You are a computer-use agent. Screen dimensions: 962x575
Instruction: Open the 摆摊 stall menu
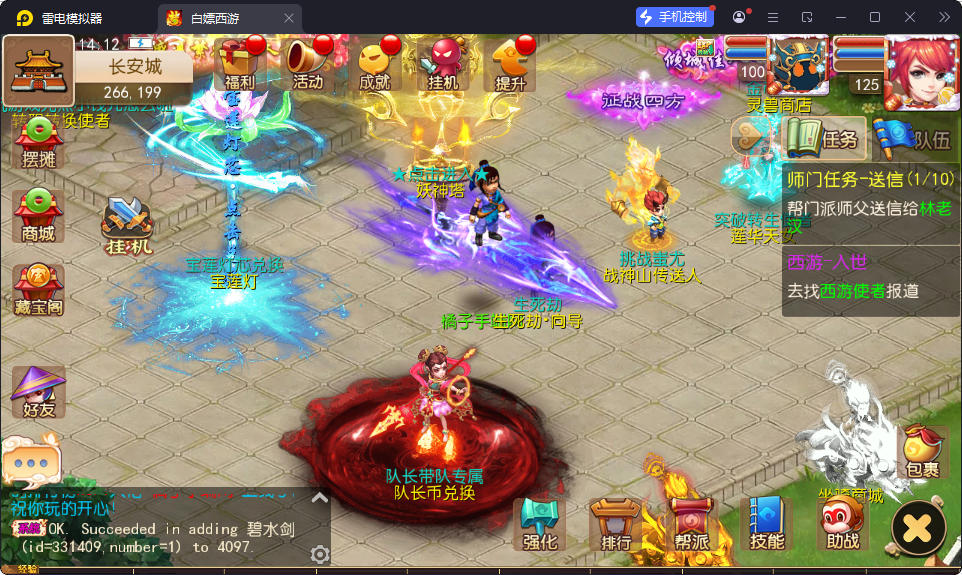[38, 143]
